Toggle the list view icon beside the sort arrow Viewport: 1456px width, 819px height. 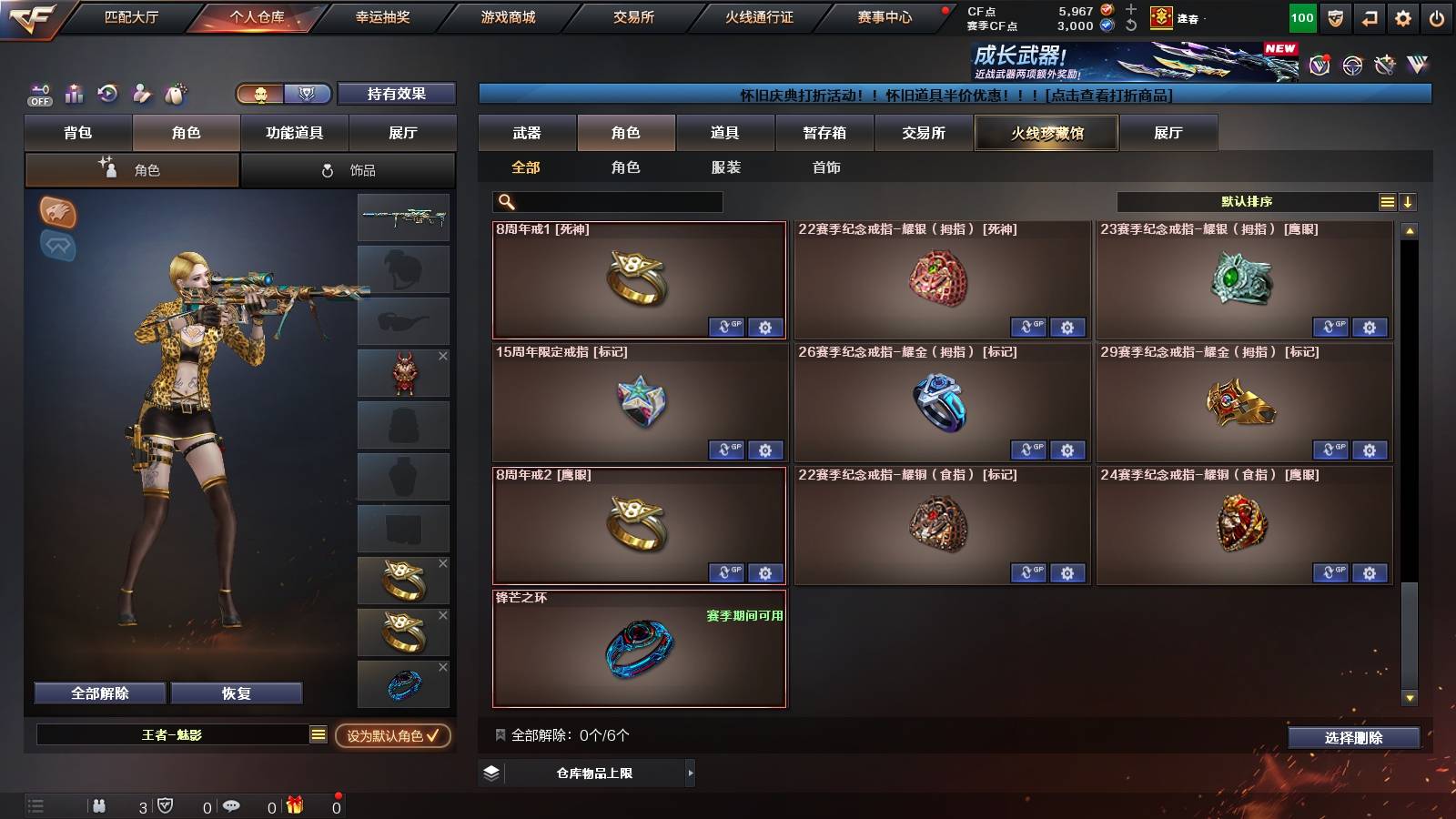tap(1386, 202)
